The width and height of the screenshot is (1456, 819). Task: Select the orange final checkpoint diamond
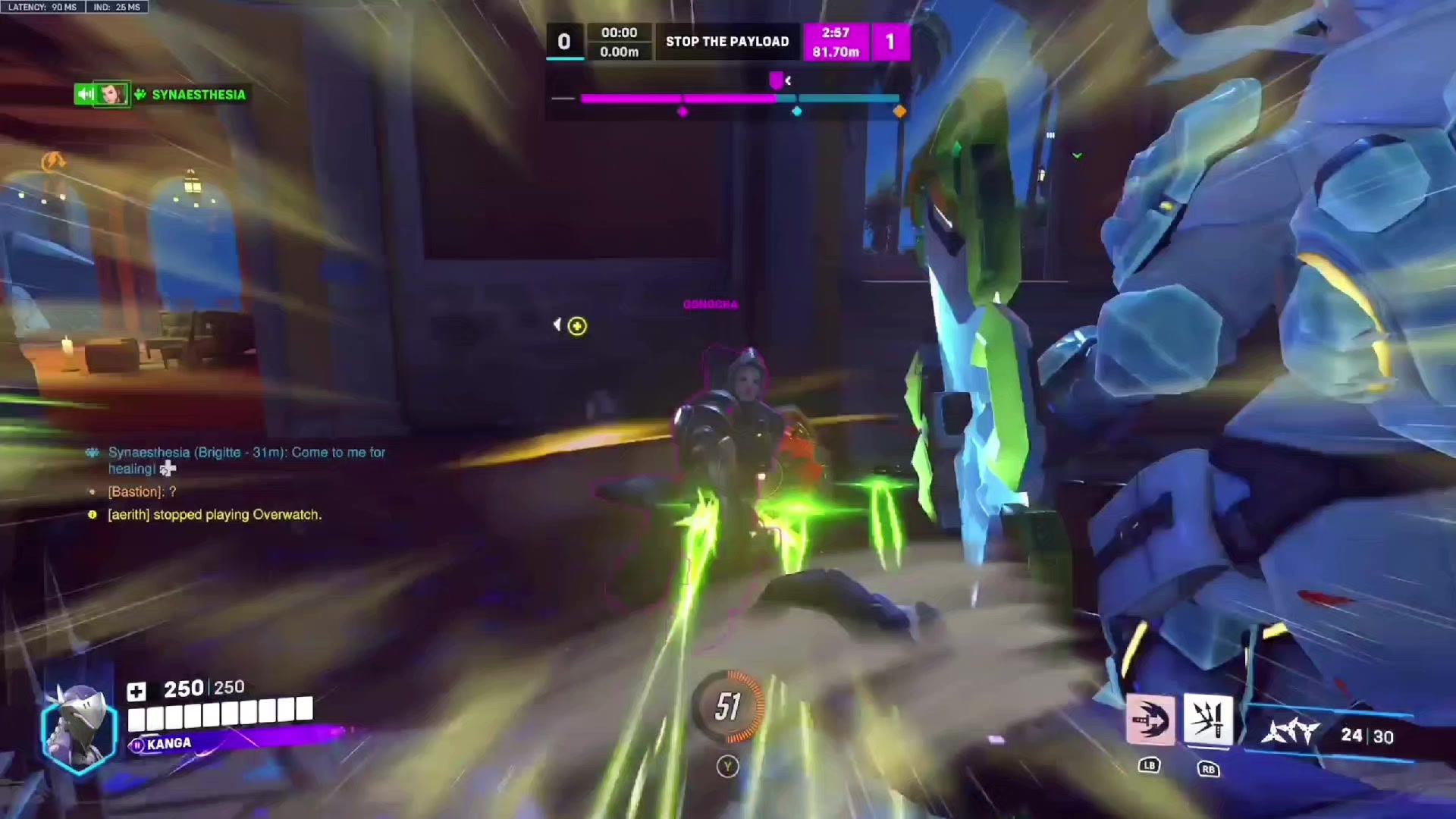coord(899,111)
